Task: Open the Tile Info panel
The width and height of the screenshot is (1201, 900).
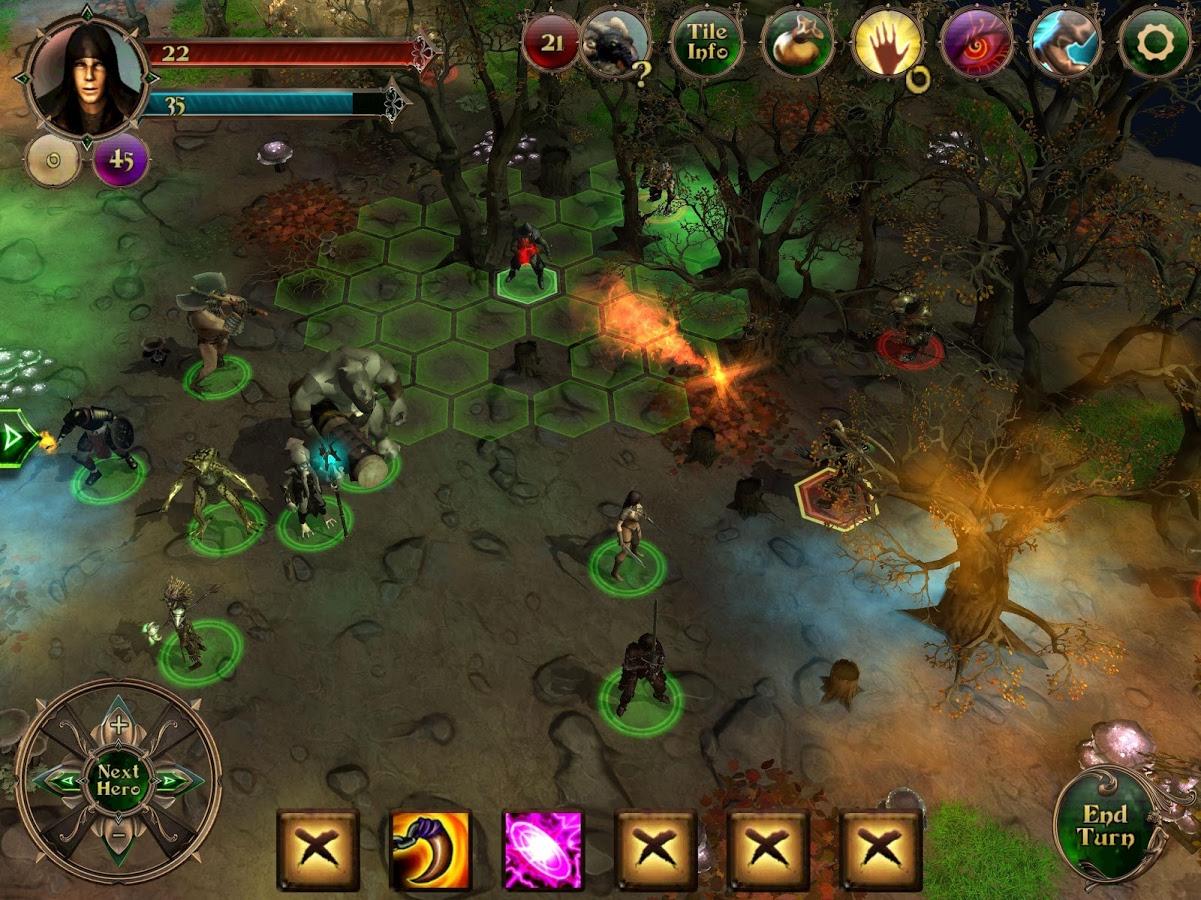Action: pyautogui.click(x=706, y=42)
